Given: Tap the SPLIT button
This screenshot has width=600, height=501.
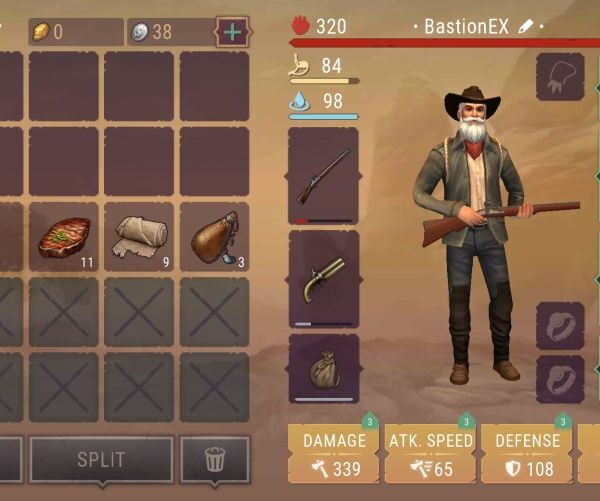Looking at the screenshot, I should pyautogui.click(x=101, y=460).
